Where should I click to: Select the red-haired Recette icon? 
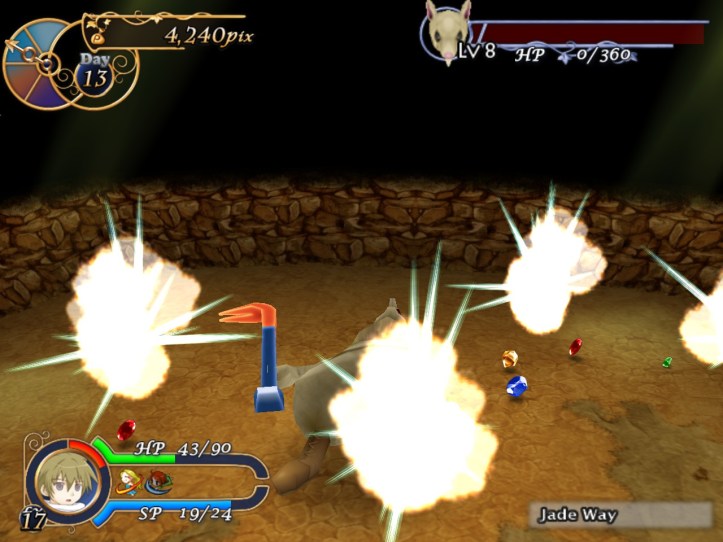coord(158,482)
